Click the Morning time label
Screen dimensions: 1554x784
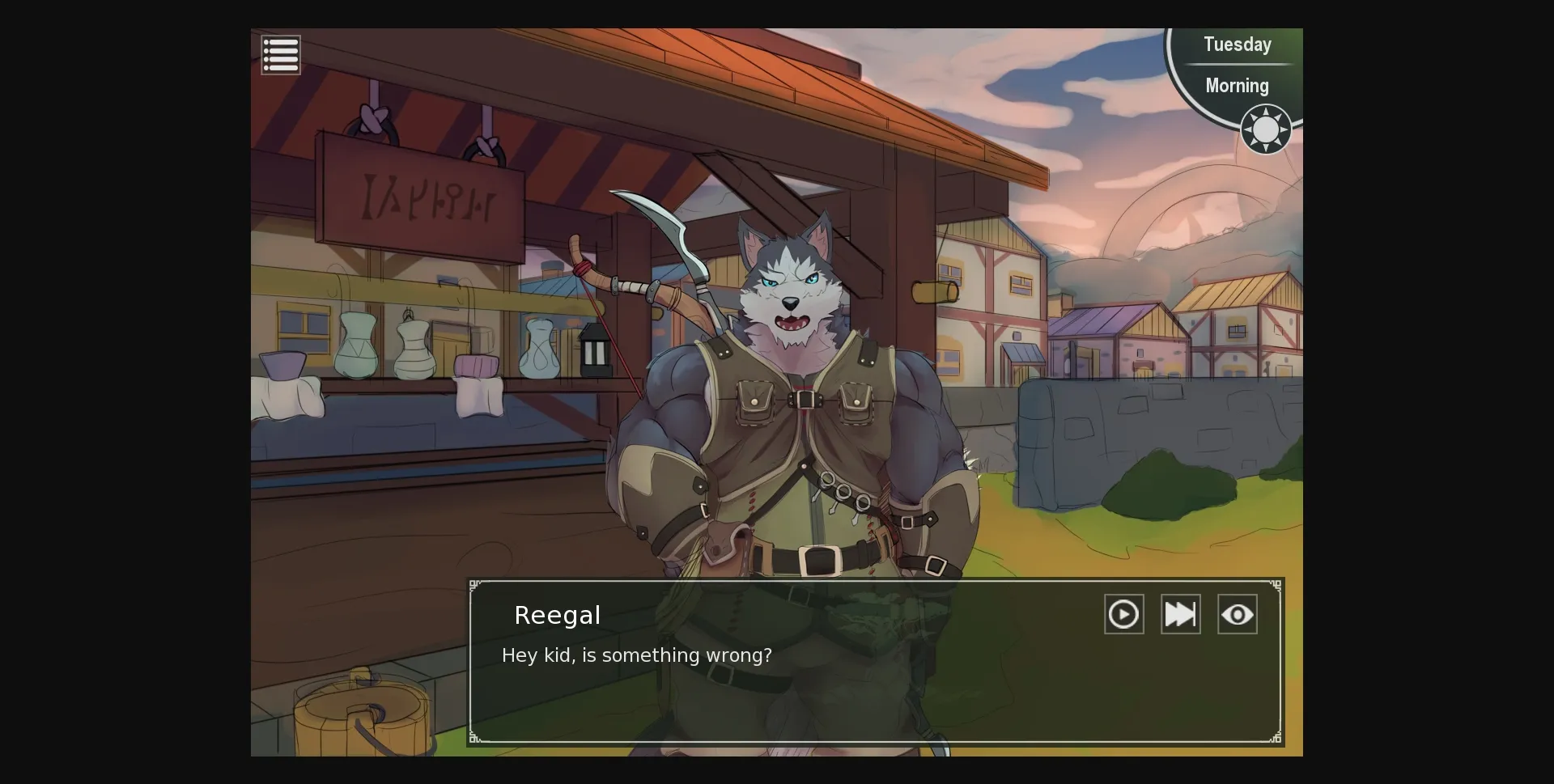pyautogui.click(x=1236, y=86)
